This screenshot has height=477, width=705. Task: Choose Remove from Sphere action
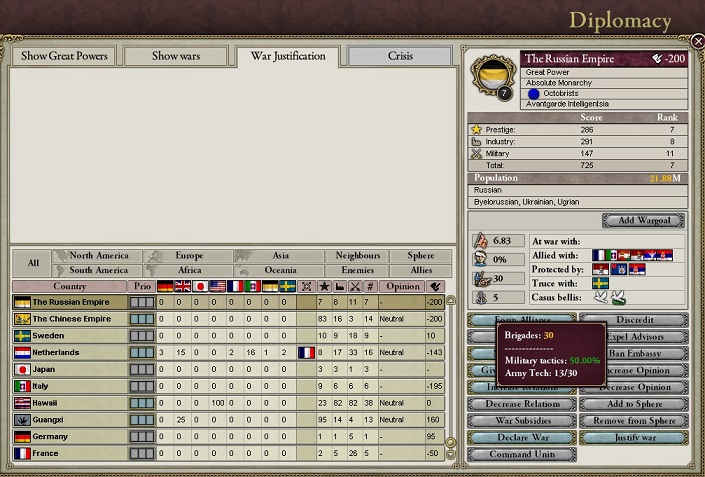click(634, 421)
